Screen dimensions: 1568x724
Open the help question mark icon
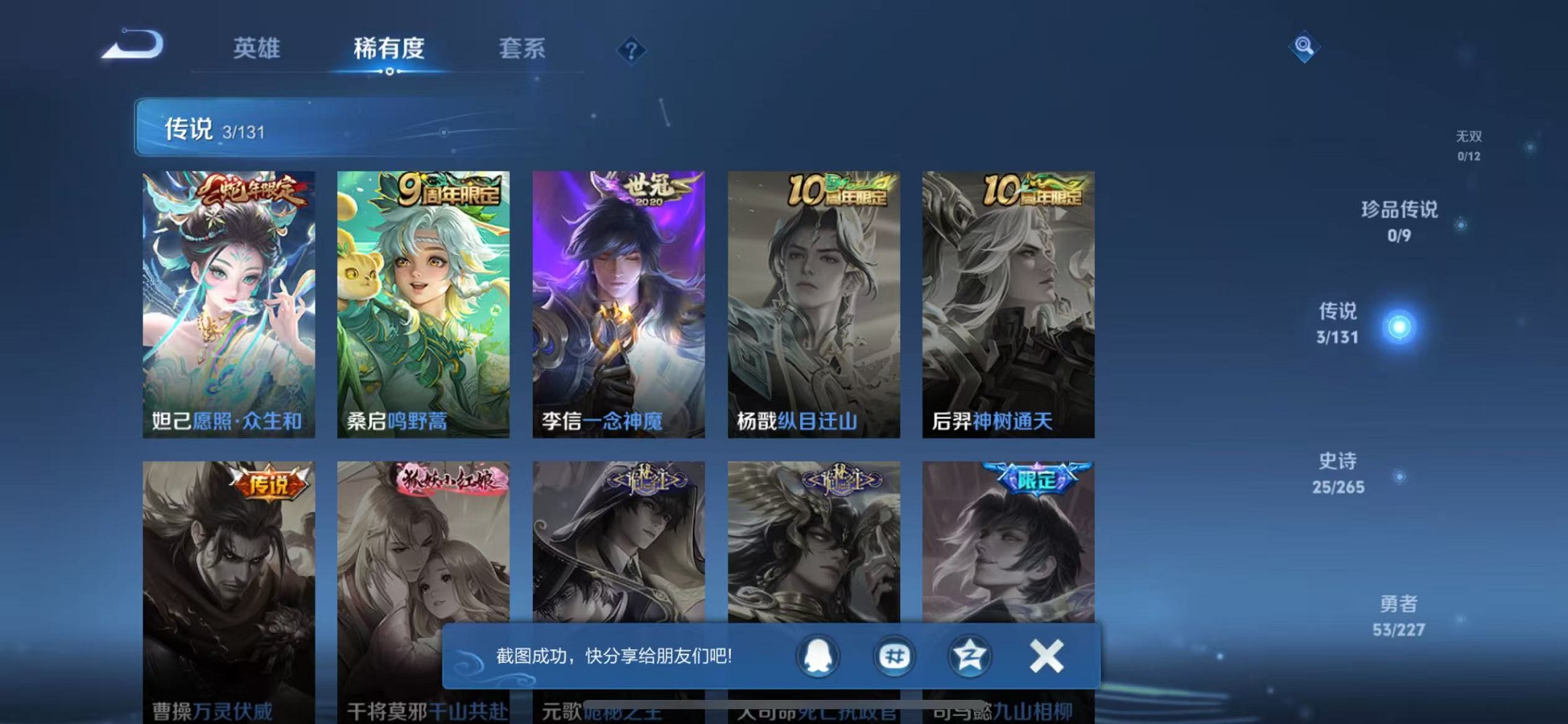(631, 50)
